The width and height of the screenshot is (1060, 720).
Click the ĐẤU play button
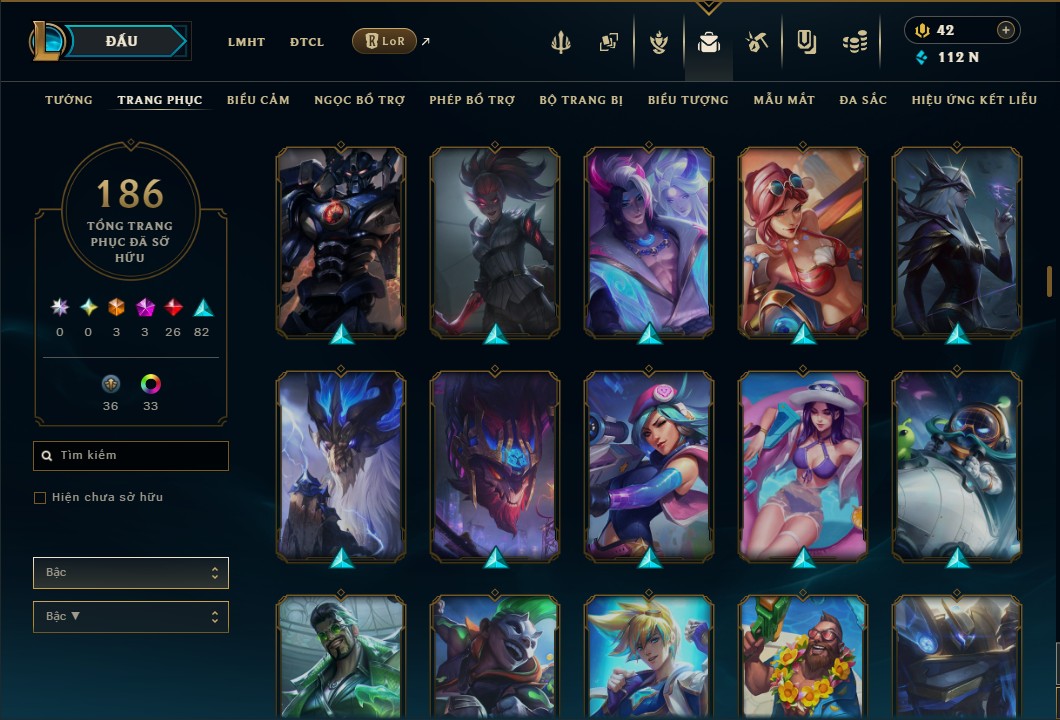122,41
